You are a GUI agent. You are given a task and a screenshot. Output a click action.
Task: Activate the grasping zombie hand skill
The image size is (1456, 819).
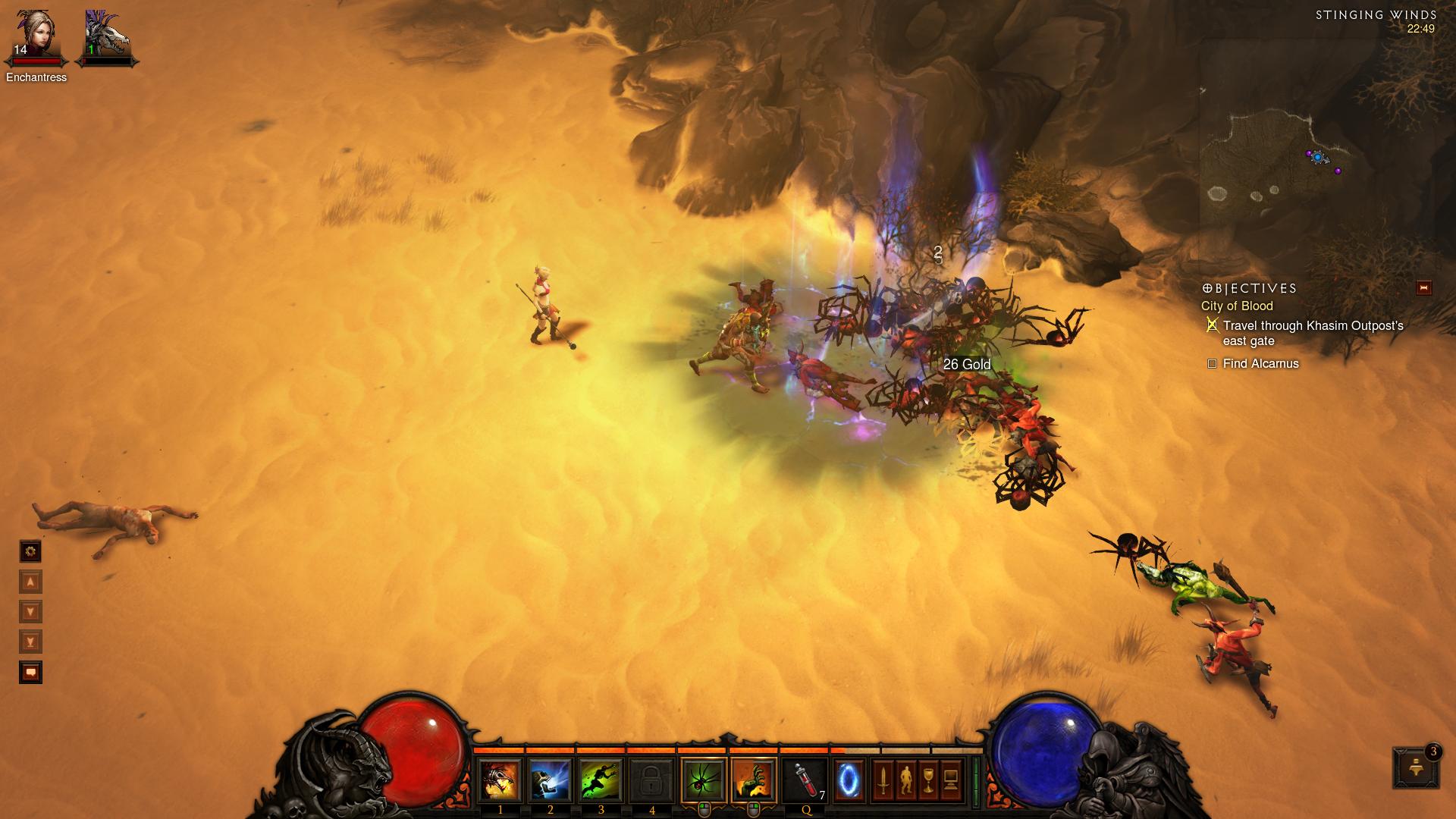pyautogui.click(x=754, y=780)
